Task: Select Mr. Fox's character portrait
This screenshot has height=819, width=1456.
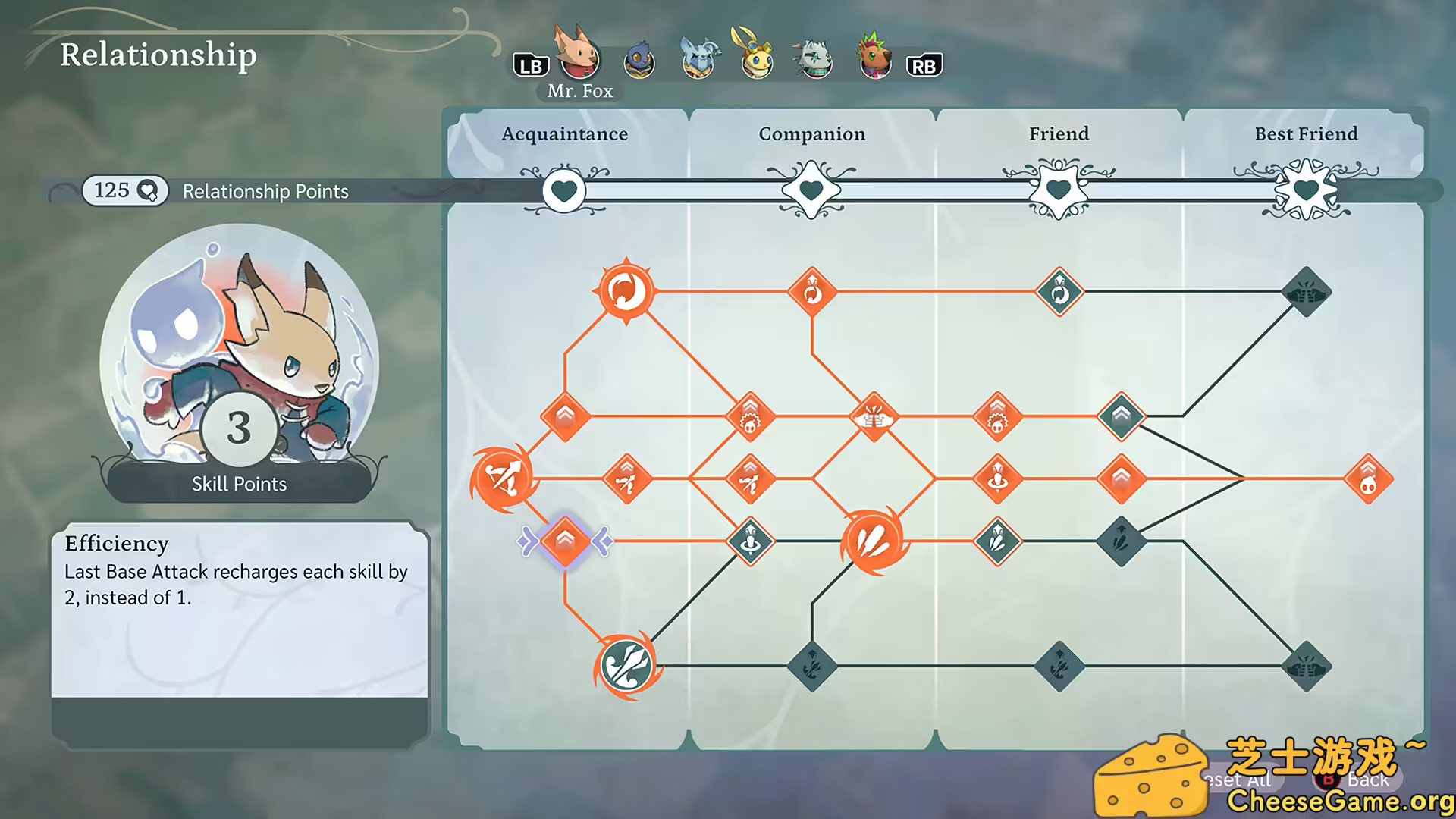Action: (578, 59)
